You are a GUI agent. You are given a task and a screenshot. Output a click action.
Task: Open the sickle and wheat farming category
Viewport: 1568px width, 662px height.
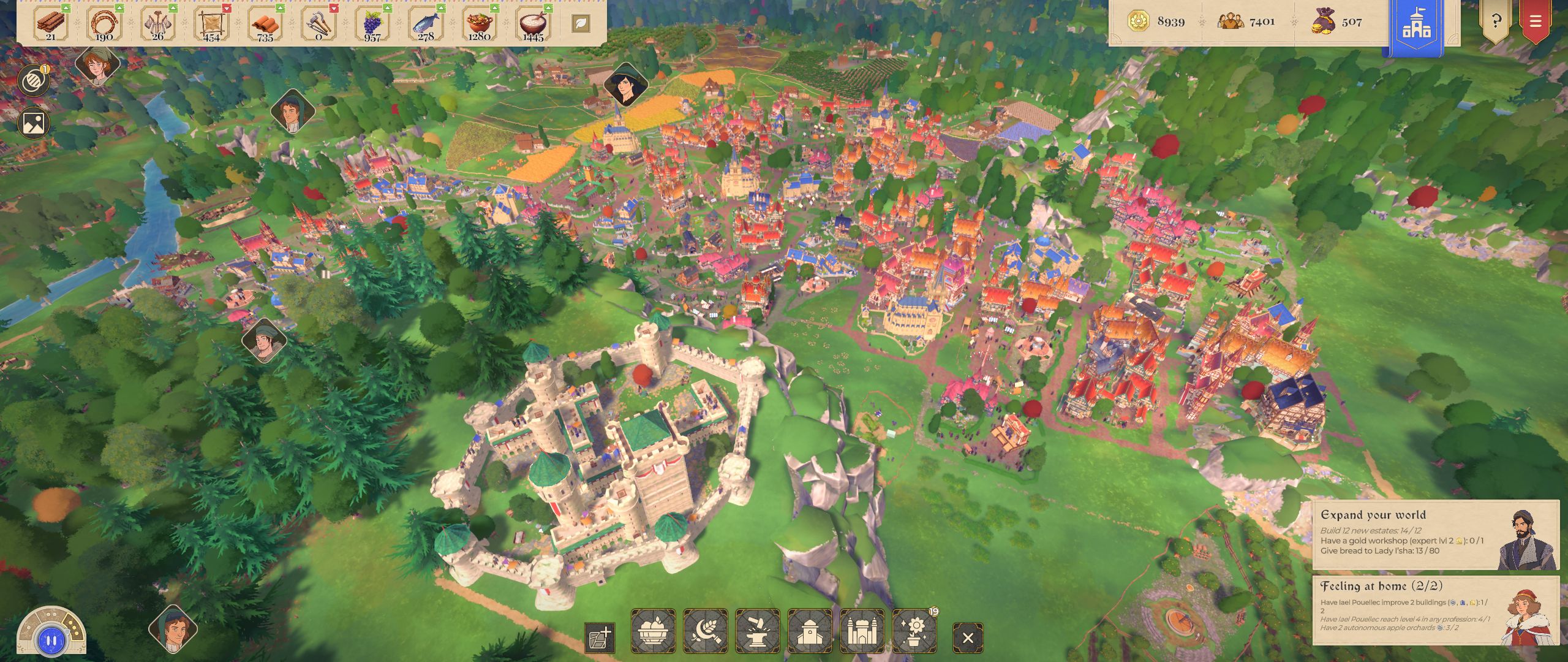(706, 631)
